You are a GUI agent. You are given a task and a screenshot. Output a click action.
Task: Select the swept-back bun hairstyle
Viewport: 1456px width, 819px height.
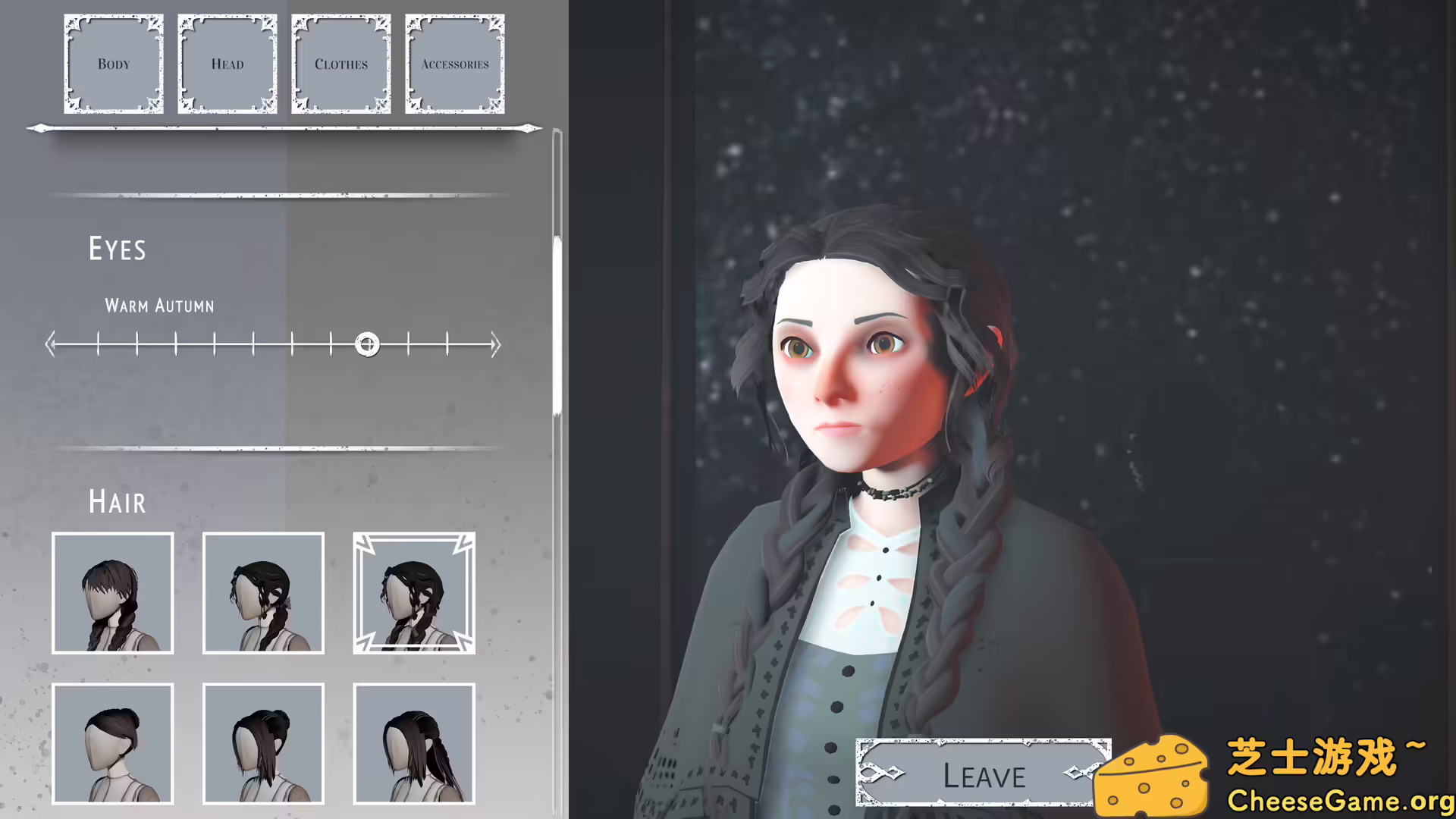112,745
